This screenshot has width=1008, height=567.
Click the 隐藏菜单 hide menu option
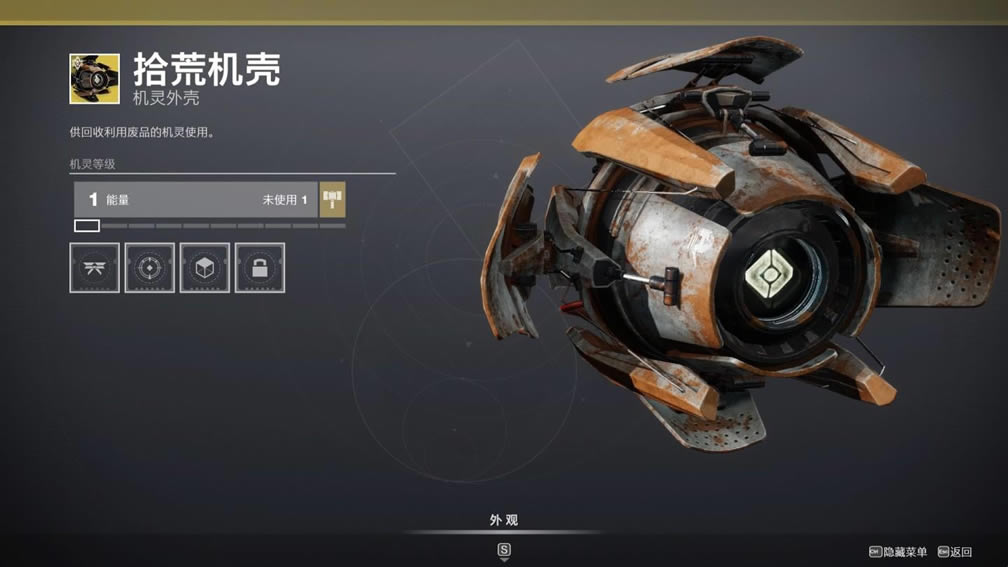coord(904,552)
